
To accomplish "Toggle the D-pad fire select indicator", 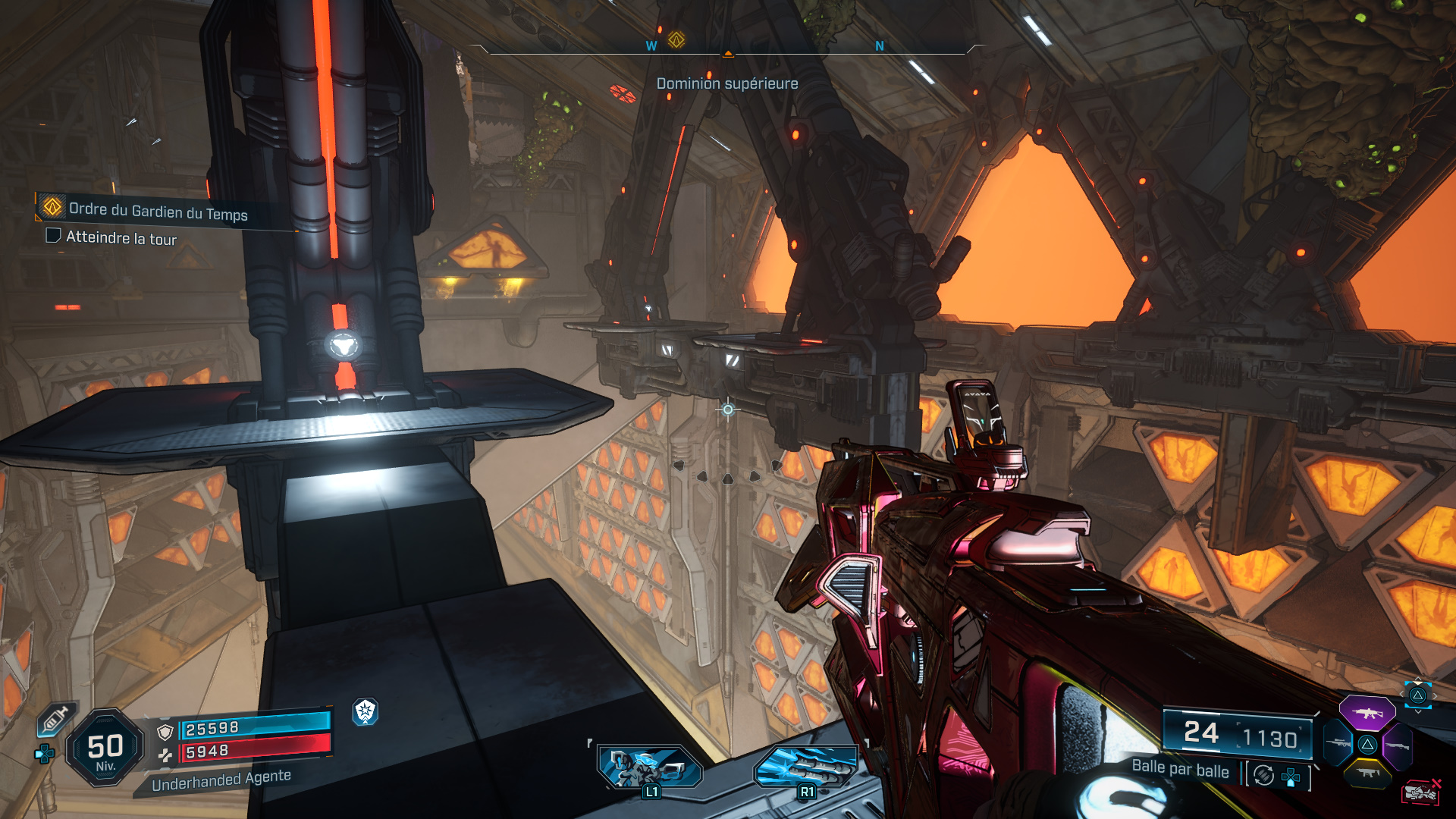I will (1291, 777).
